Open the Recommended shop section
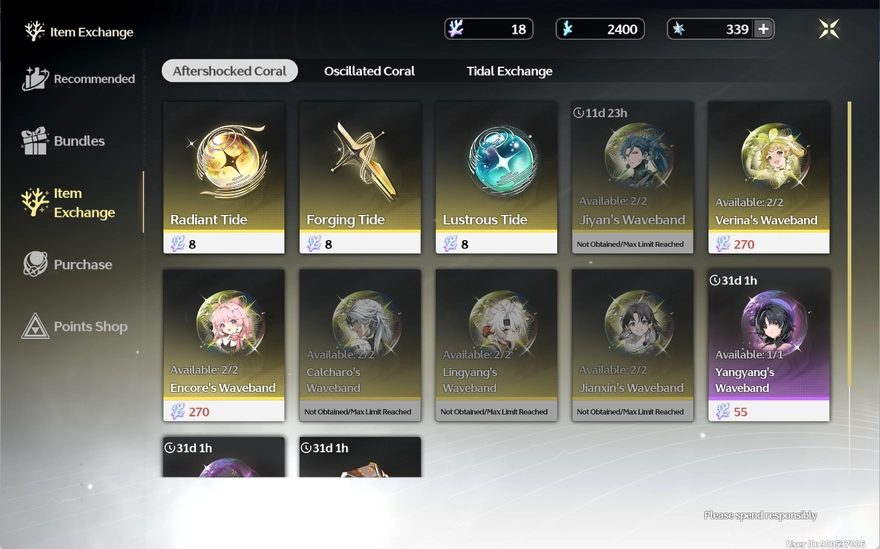The image size is (880, 549). pos(79,79)
